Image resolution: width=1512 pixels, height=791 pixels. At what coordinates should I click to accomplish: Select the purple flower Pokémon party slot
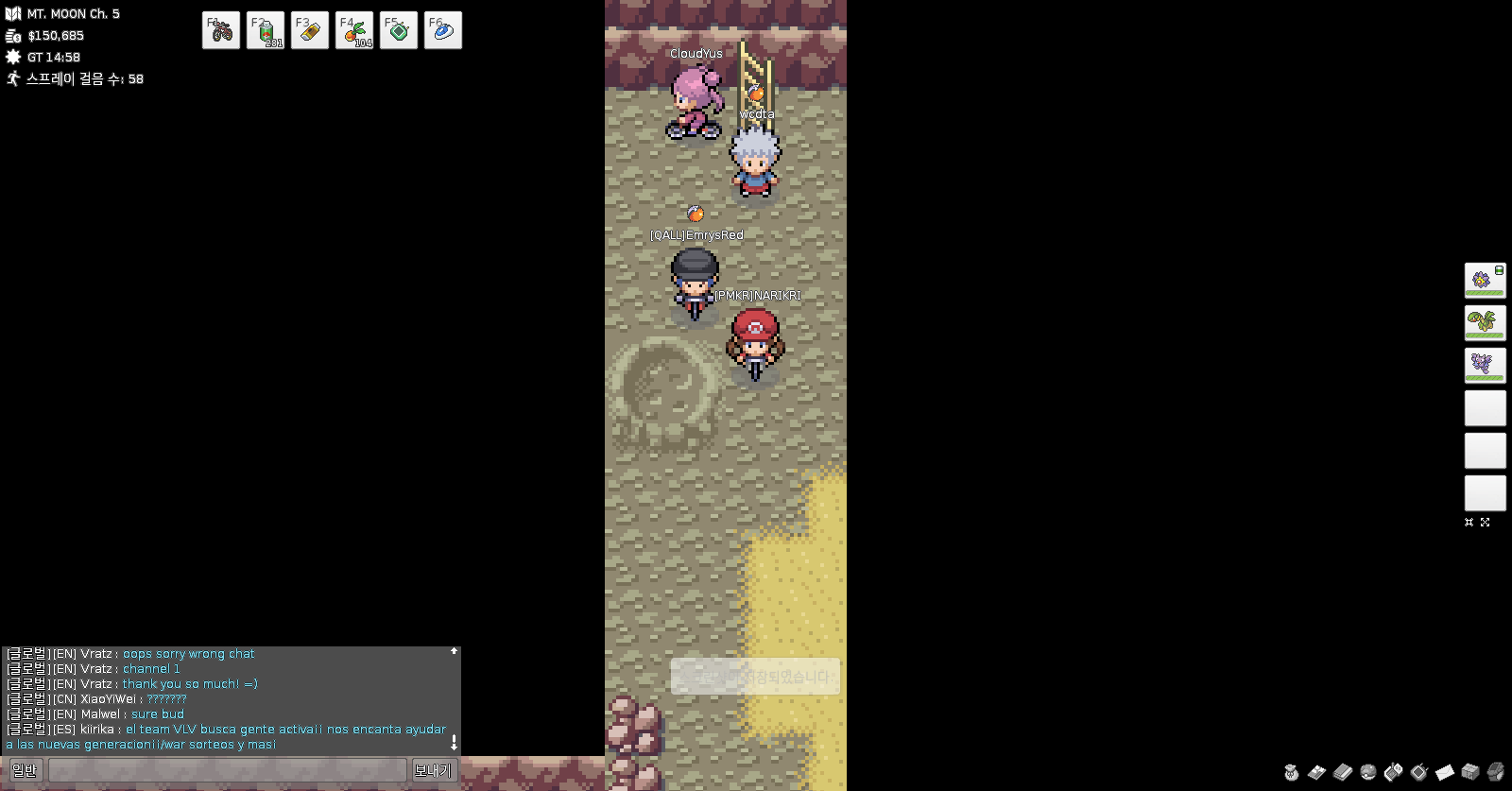(x=1485, y=280)
